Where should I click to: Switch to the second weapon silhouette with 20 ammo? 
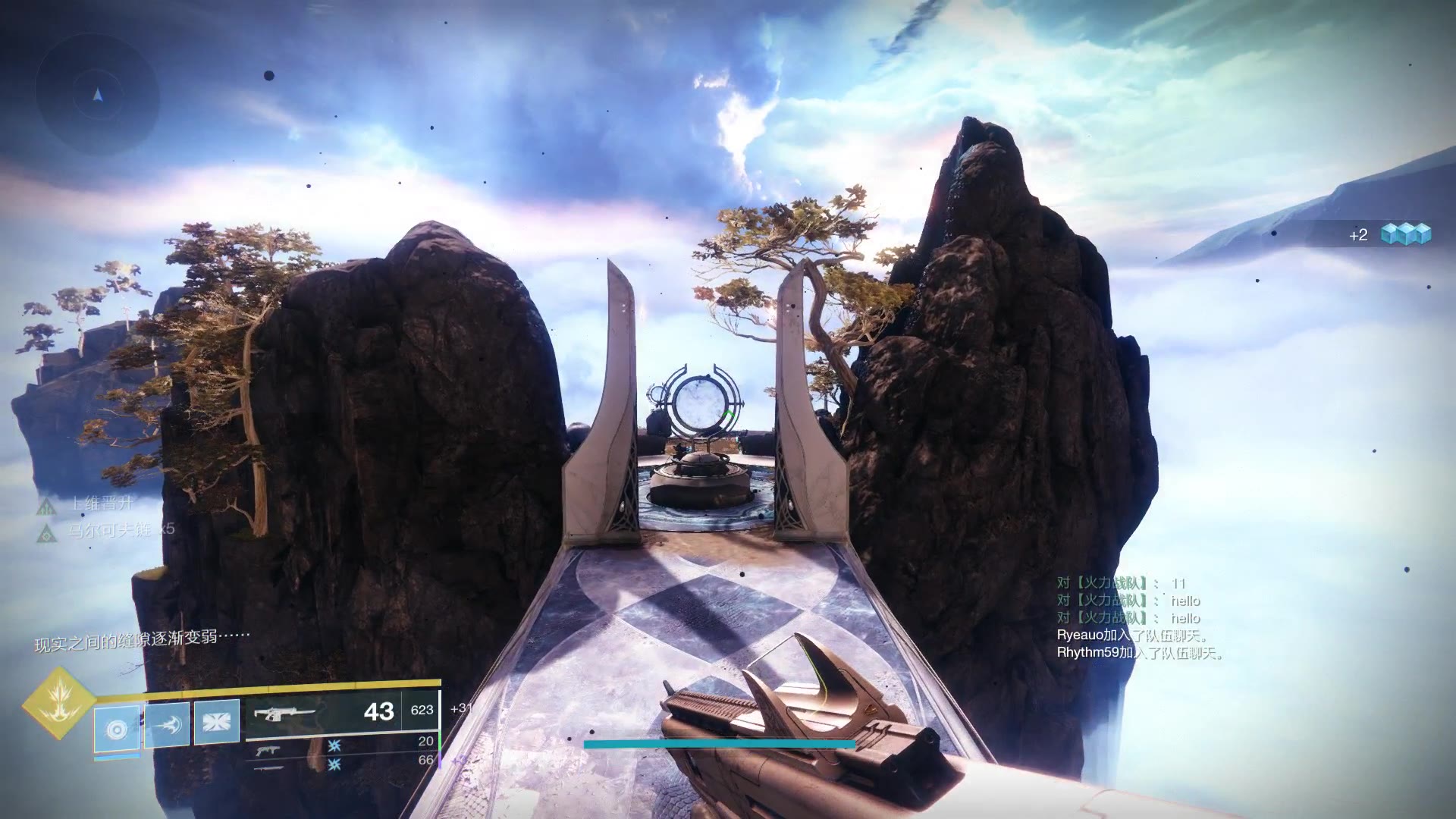click(x=267, y=749)
